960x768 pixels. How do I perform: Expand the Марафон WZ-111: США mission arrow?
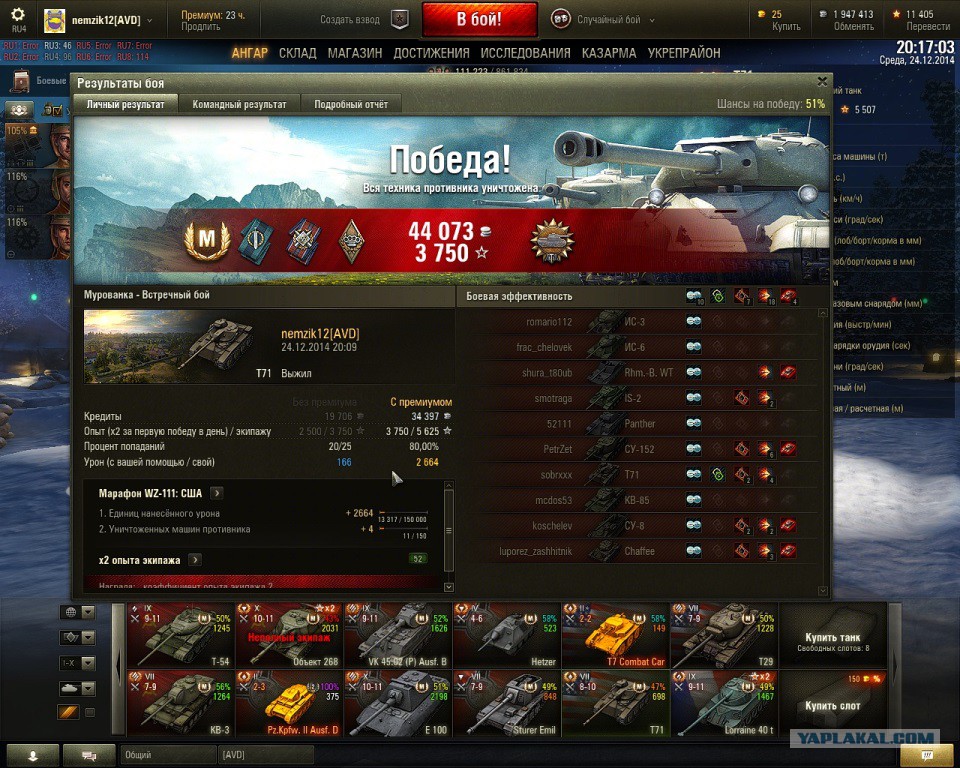pyautogui.click(x=217, y=493)
